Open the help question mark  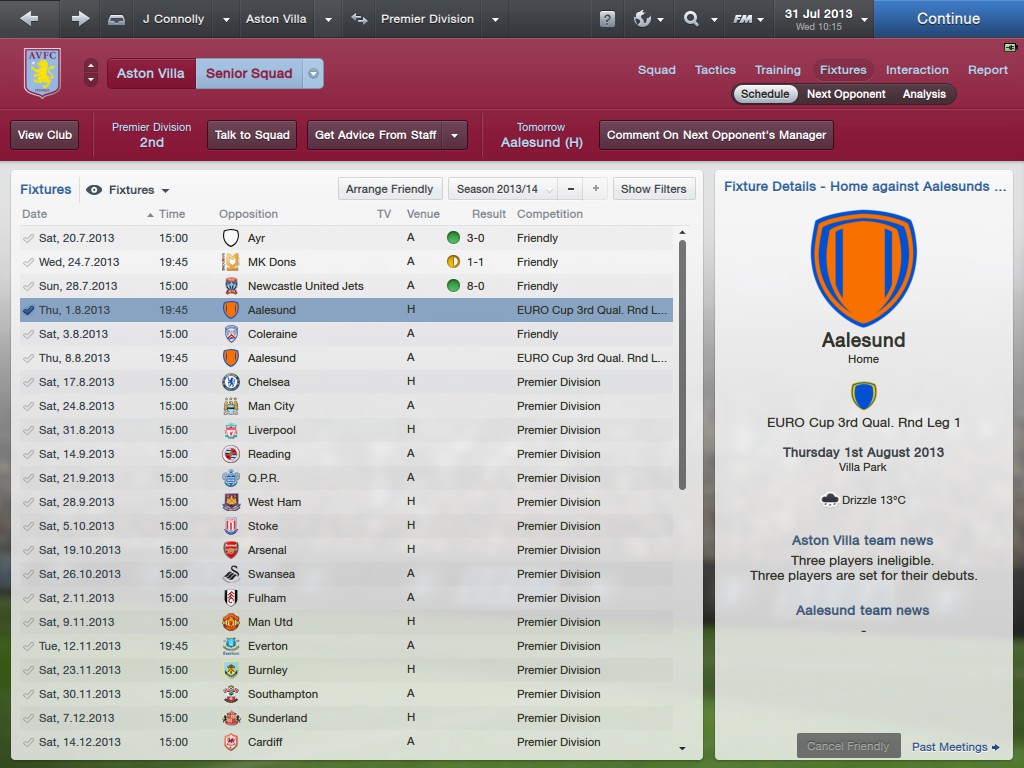tap(607, 19)
